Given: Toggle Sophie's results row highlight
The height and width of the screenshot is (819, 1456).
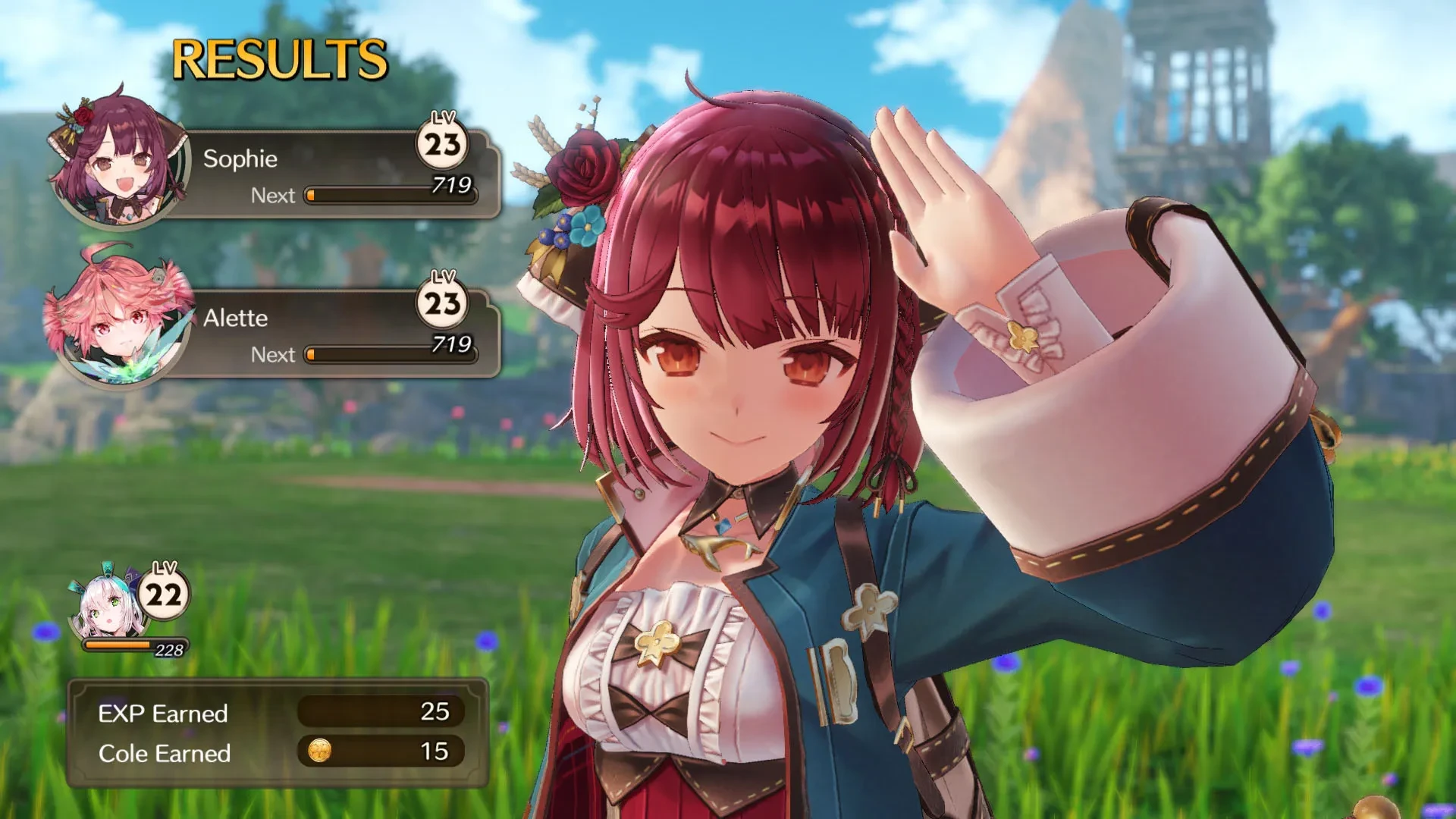Looking at the screenshot, I should [318, 159].
